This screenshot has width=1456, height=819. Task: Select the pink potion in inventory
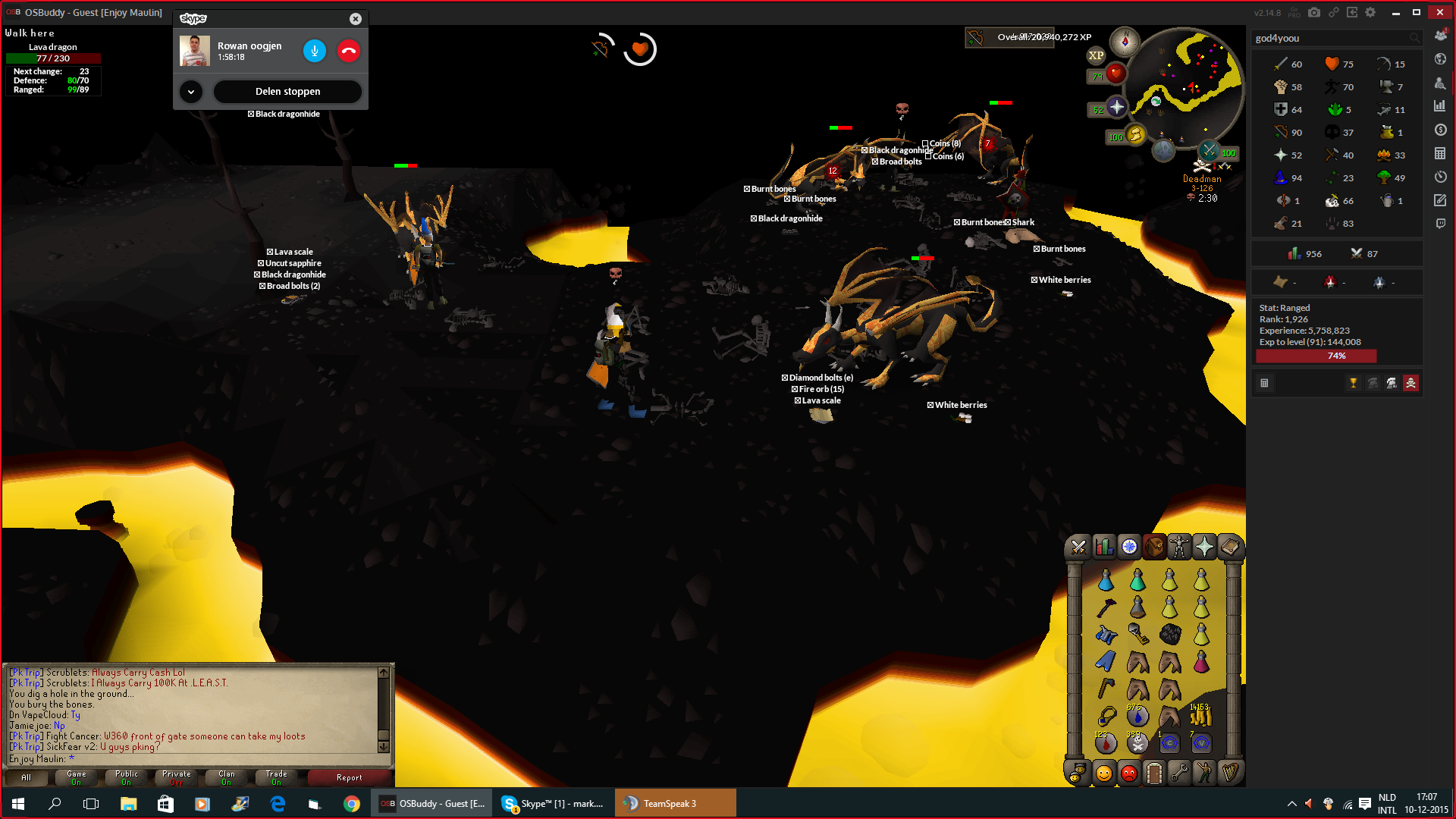pos(1200,662)
